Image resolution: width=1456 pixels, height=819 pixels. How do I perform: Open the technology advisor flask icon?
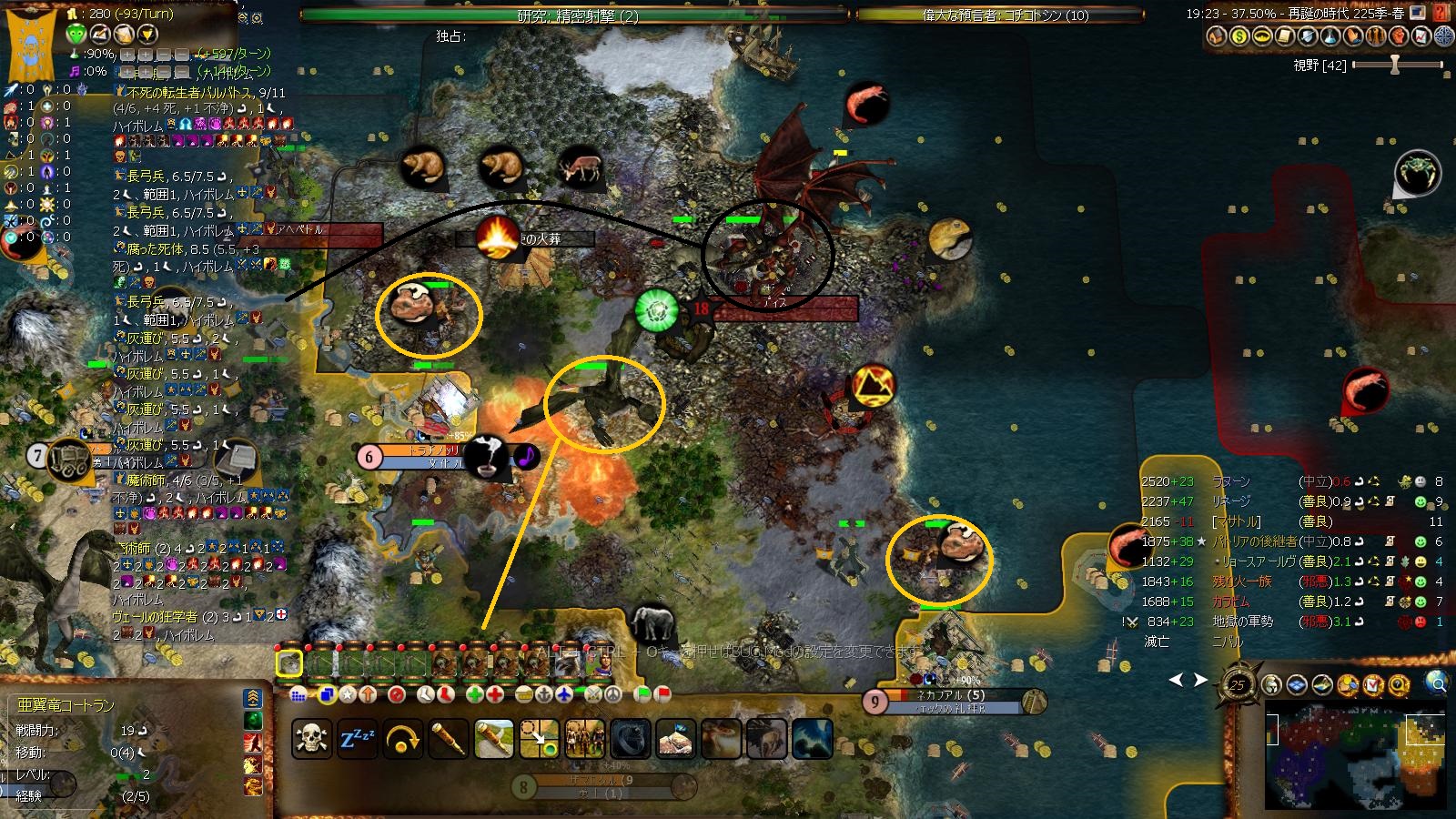pos(1330,36)
